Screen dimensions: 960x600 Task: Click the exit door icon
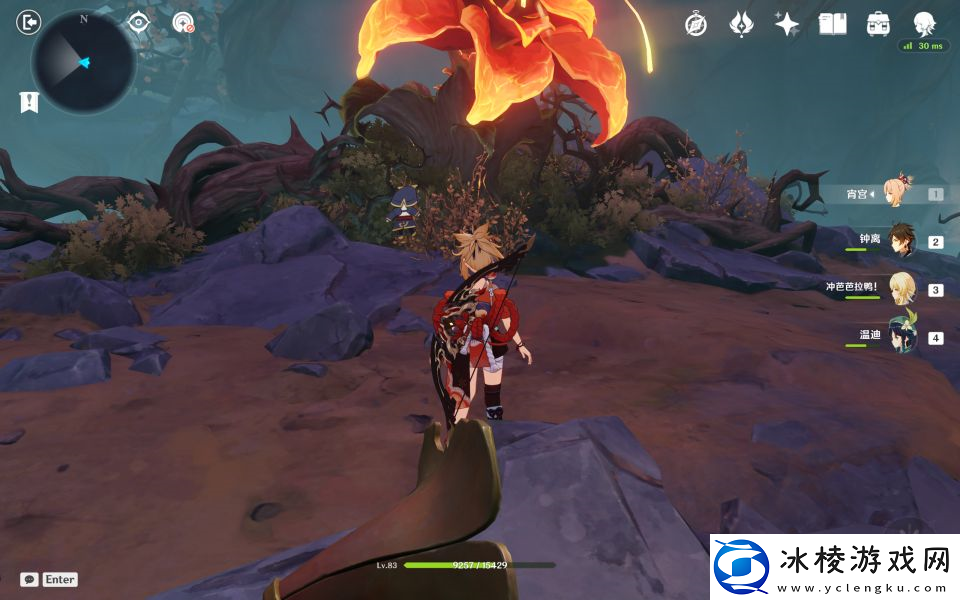coord(29,22)
